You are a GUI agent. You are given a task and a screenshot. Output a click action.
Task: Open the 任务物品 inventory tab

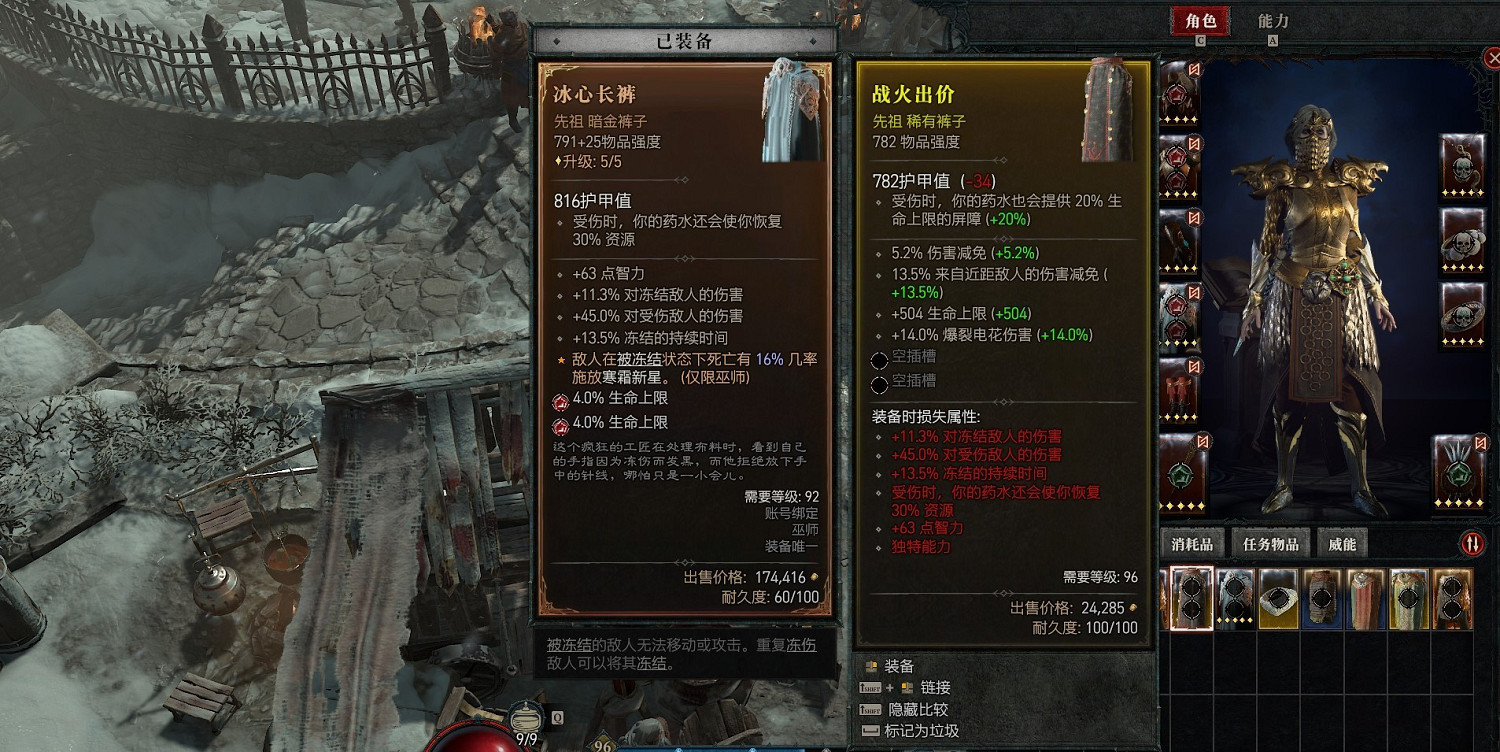click(1272, 542)
